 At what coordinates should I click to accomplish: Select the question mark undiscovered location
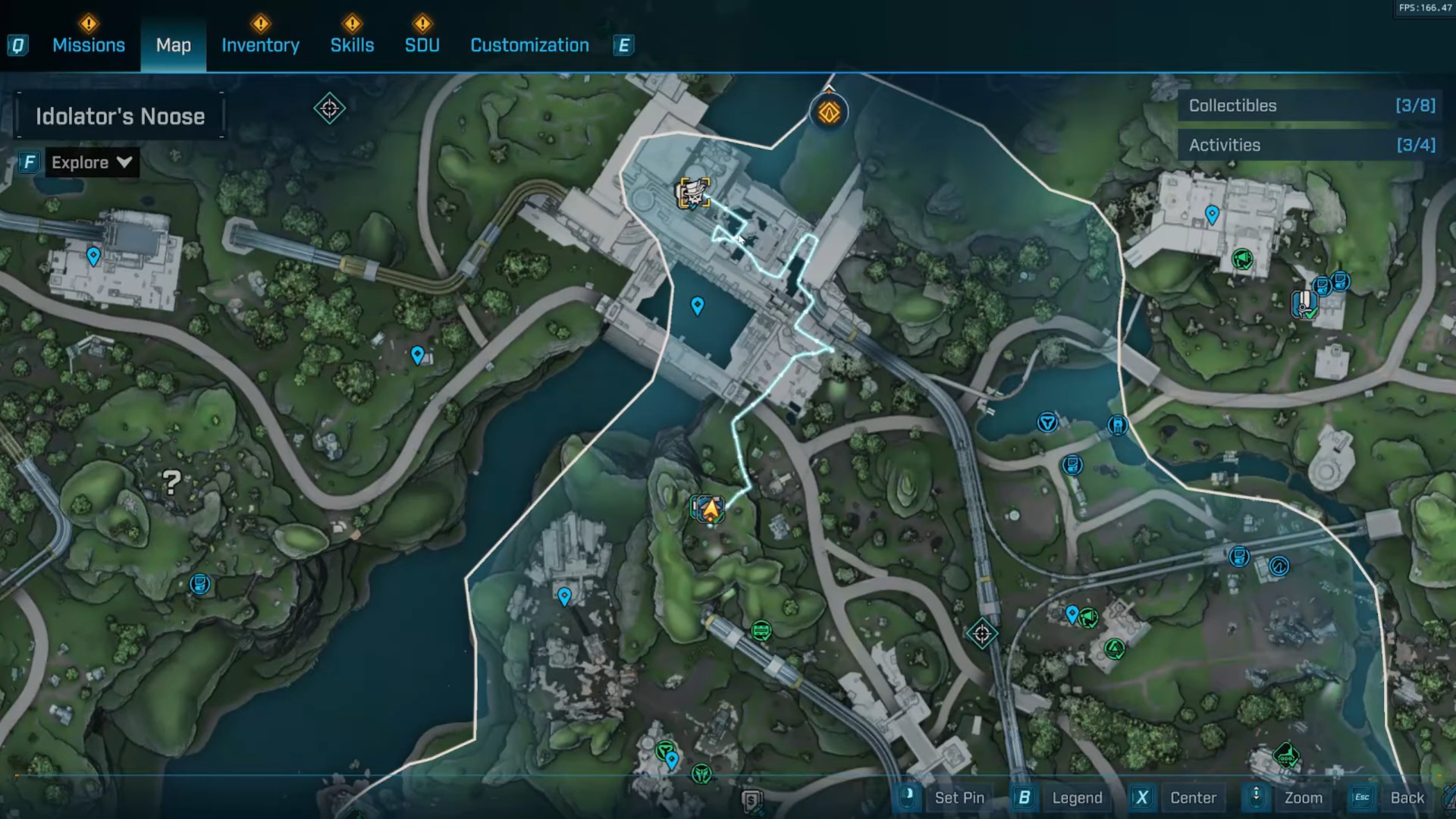[x=172, y=482]
